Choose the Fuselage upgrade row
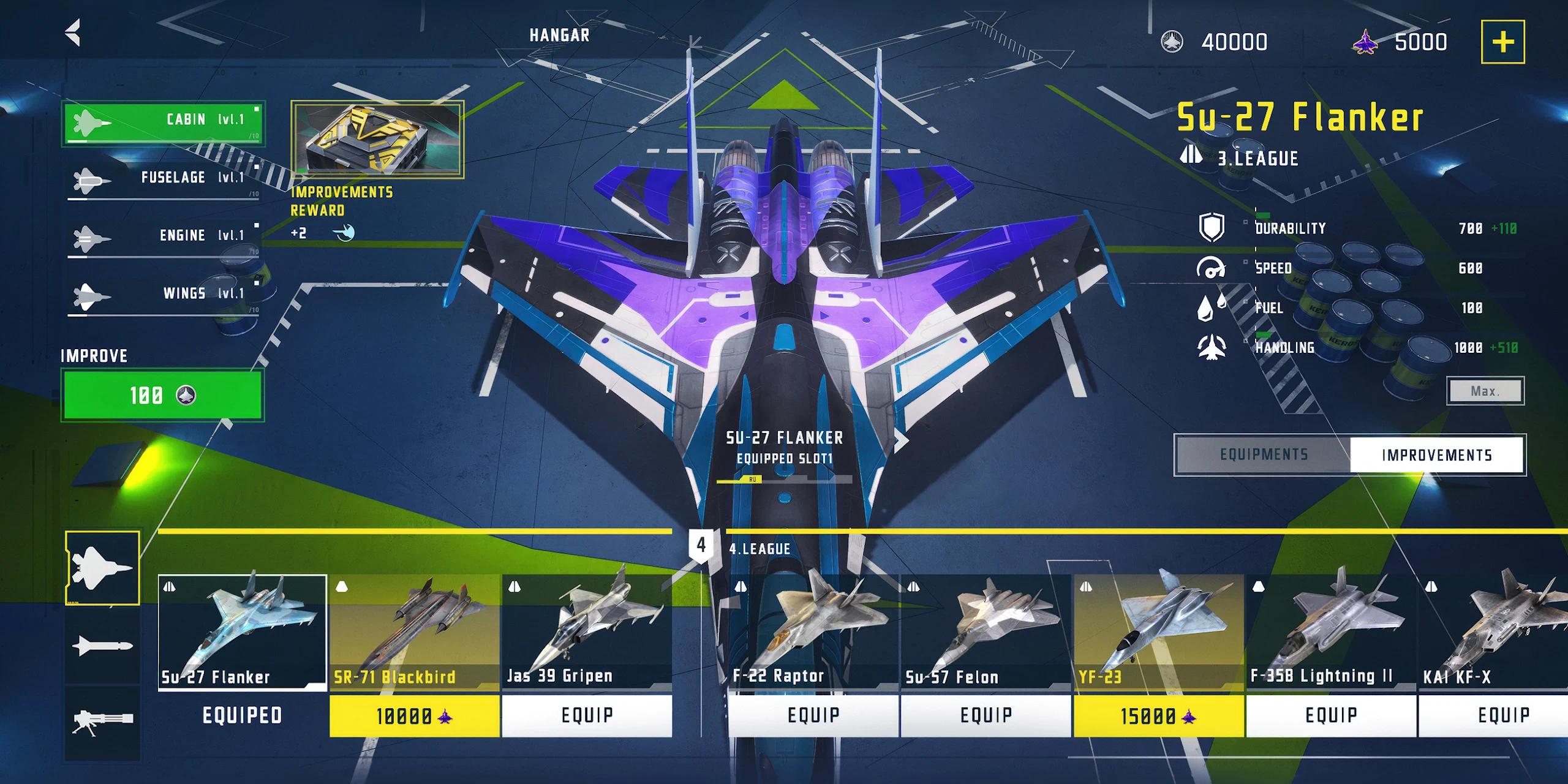 point(163,180)
